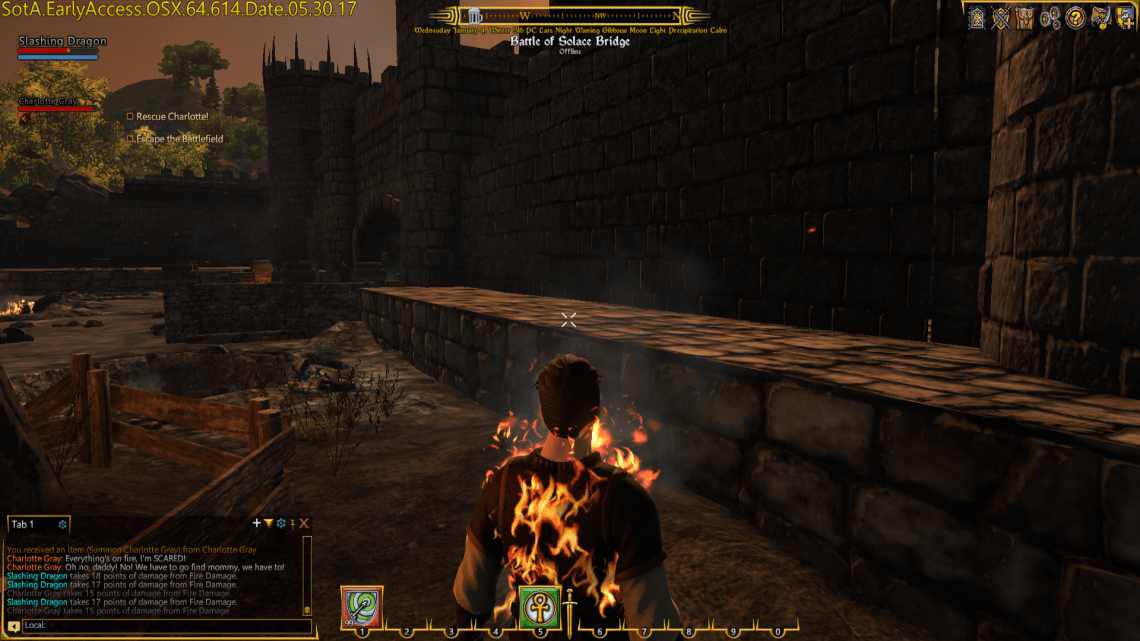This screenshot has height=641, width=1140.
Task: Click the chat channel speaker button
Action: (13, 626)
